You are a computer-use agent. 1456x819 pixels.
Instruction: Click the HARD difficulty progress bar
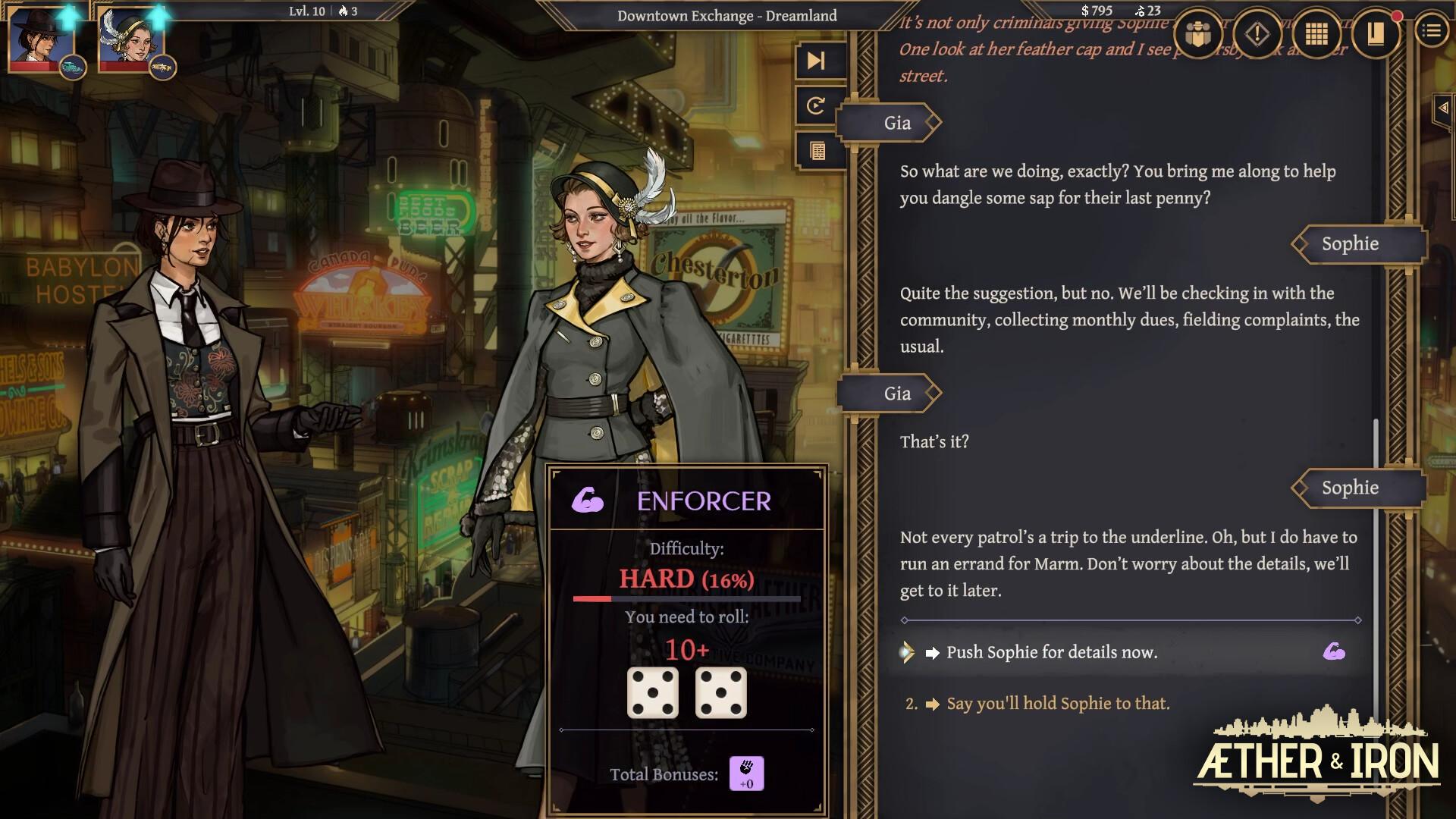[x=686, y=598]
